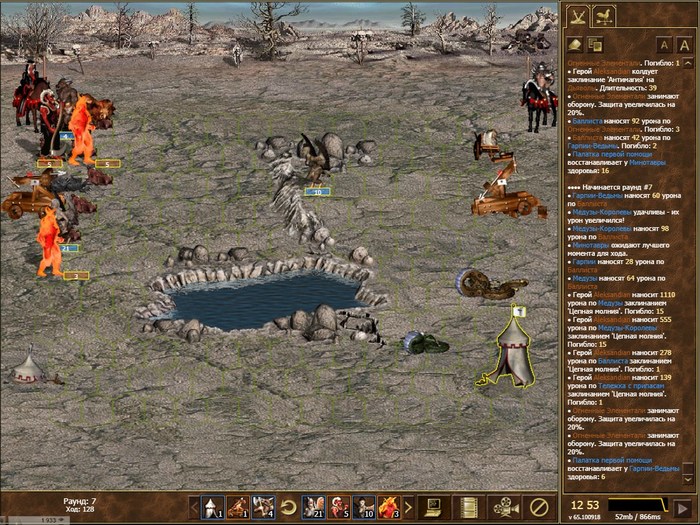Copy the combat log text

click(x=594, y=44)
